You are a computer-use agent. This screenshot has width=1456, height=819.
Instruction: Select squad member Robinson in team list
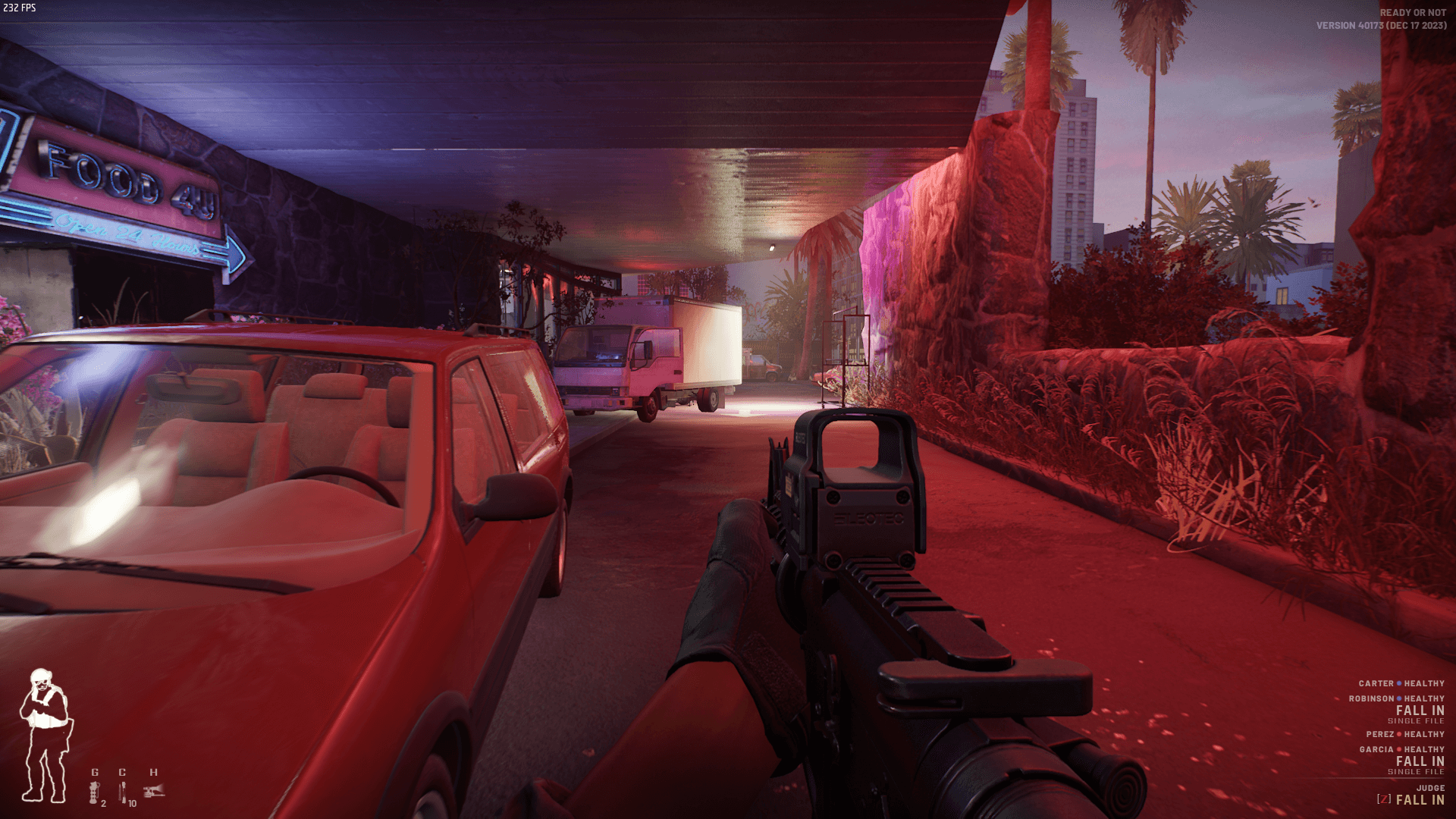pos(1371,698)
